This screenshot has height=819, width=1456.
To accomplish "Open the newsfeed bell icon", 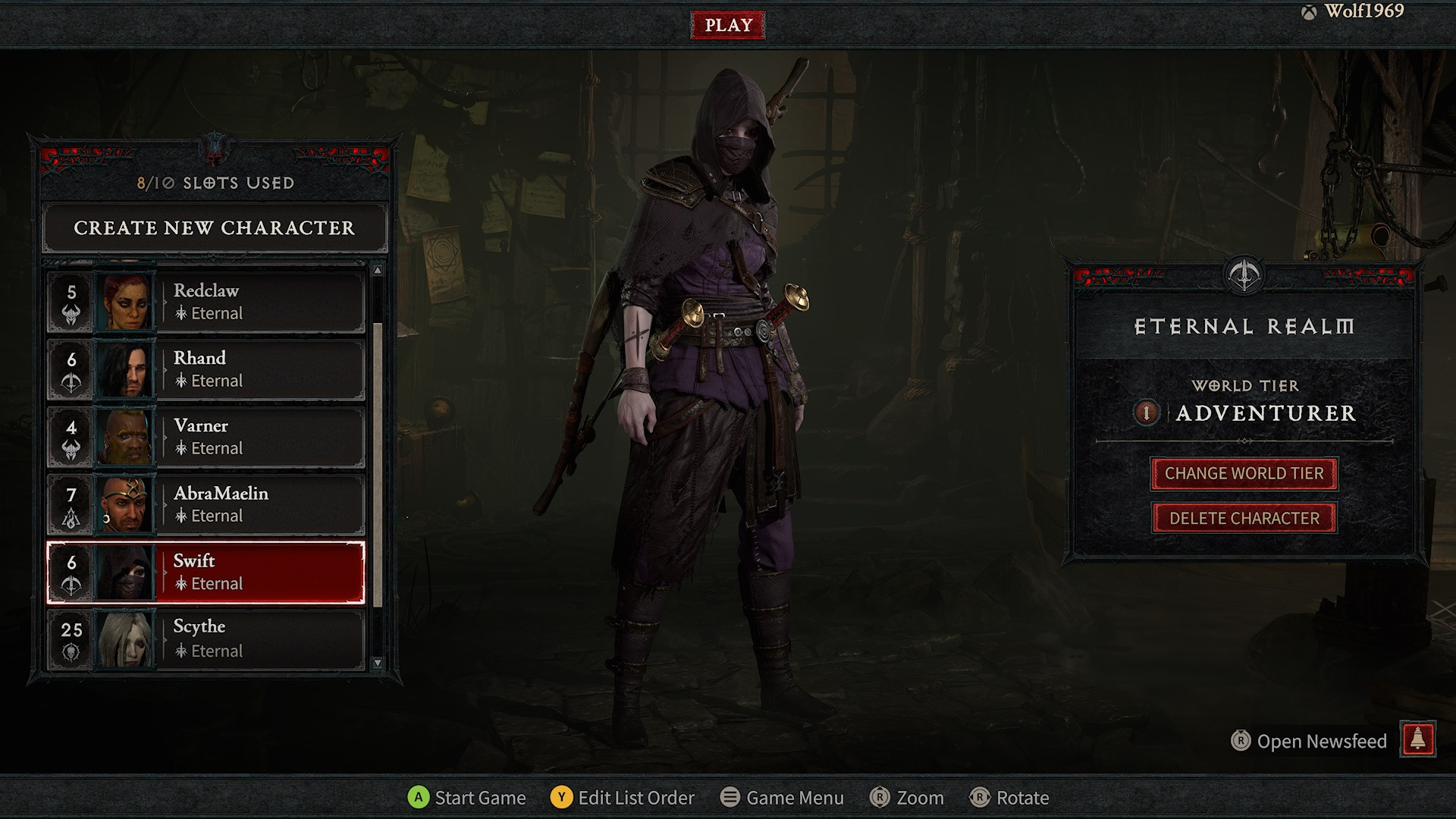I will click(x=1417, y=739).
